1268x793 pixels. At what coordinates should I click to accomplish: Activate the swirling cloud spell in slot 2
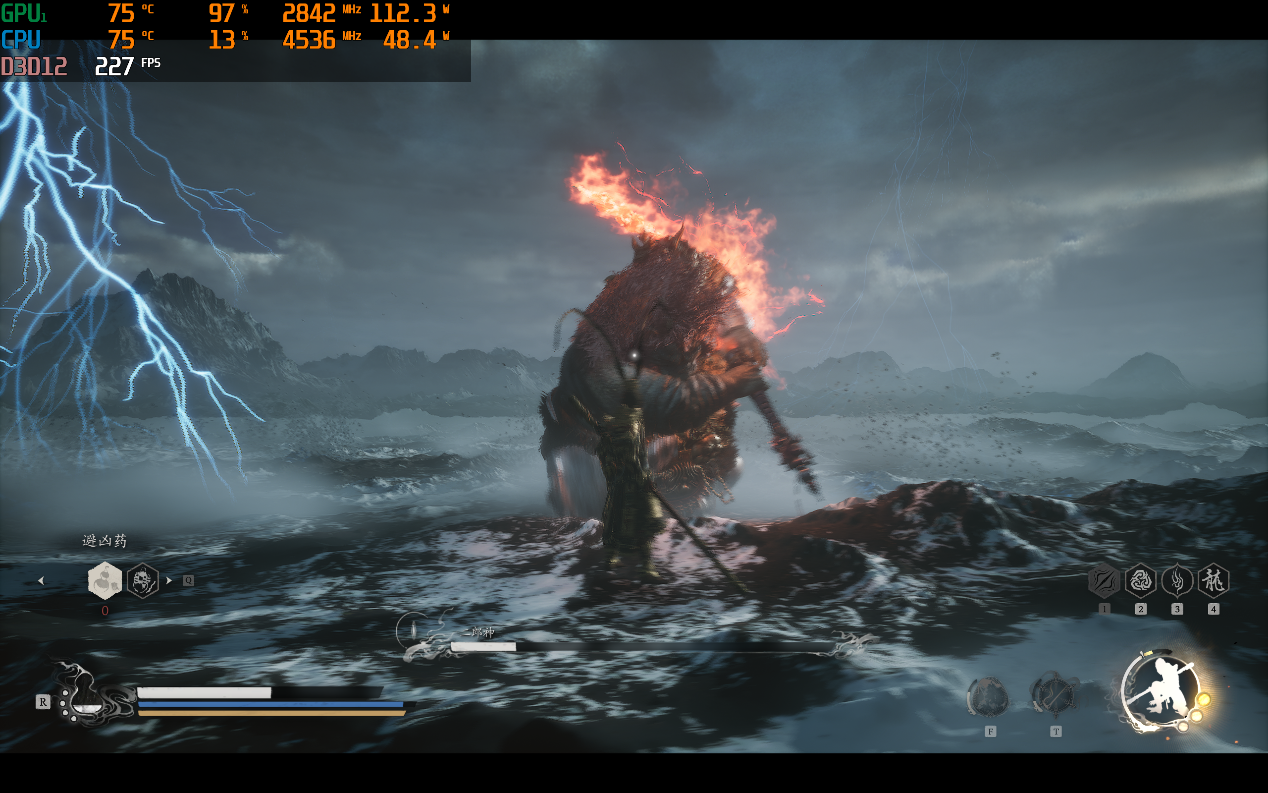point(1141,580)
